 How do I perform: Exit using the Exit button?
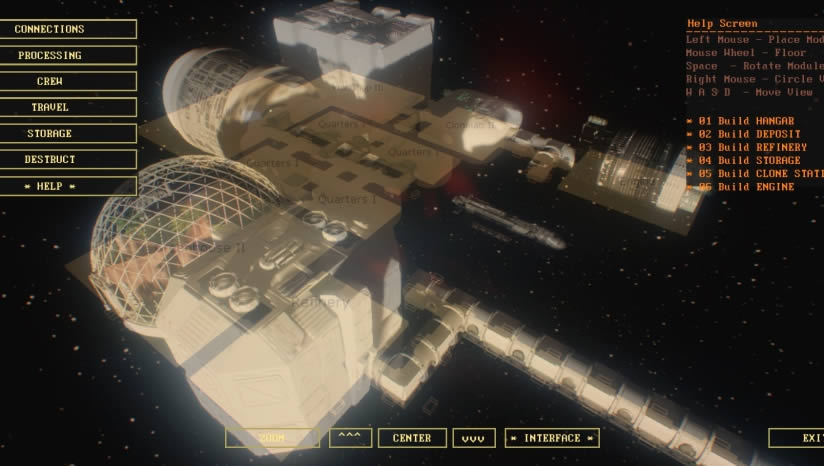click(x=798, y=438)
